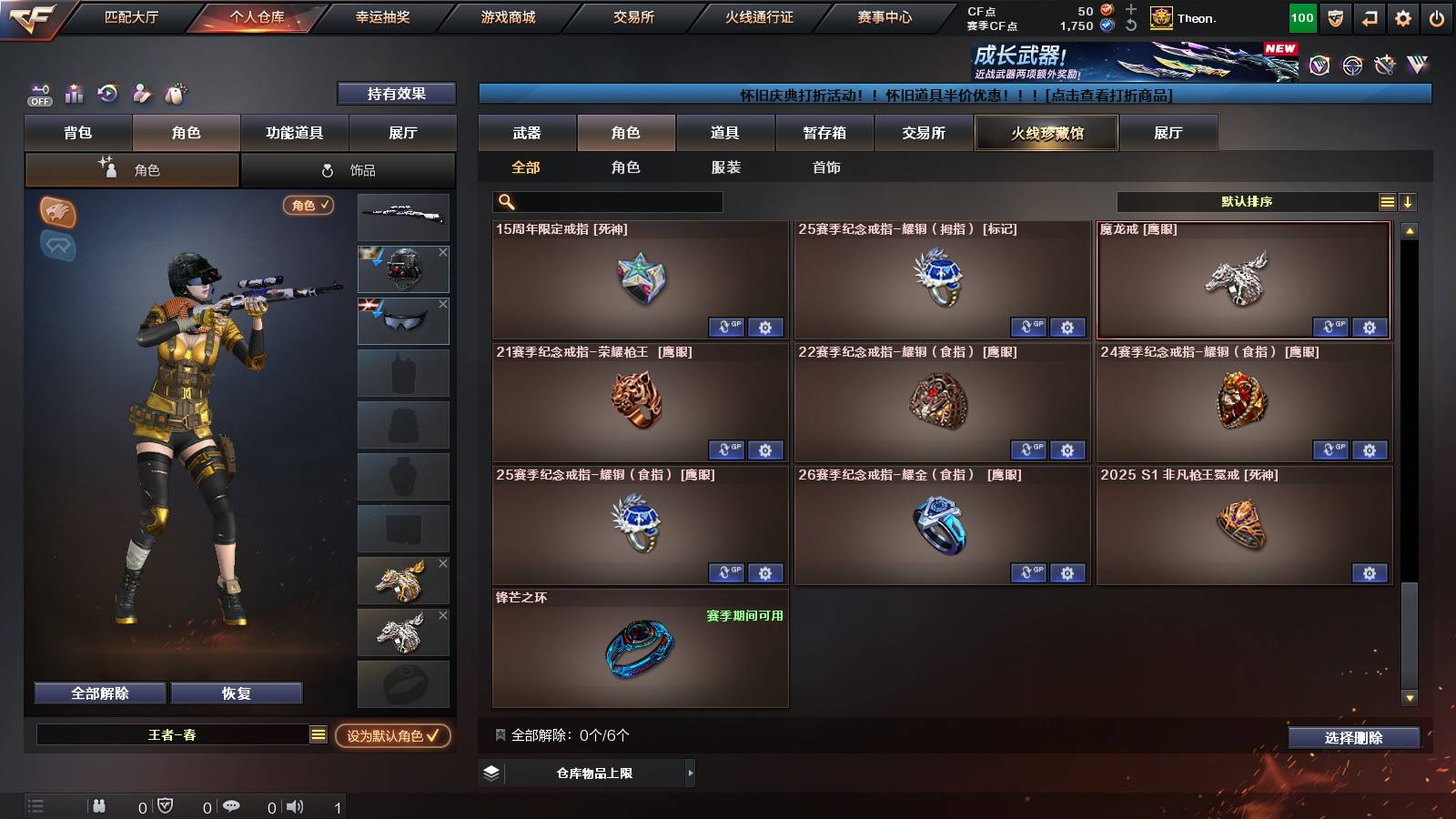Click the power/exit icon at top right
Viewport: 1456px width, 819px height.
1438,16
